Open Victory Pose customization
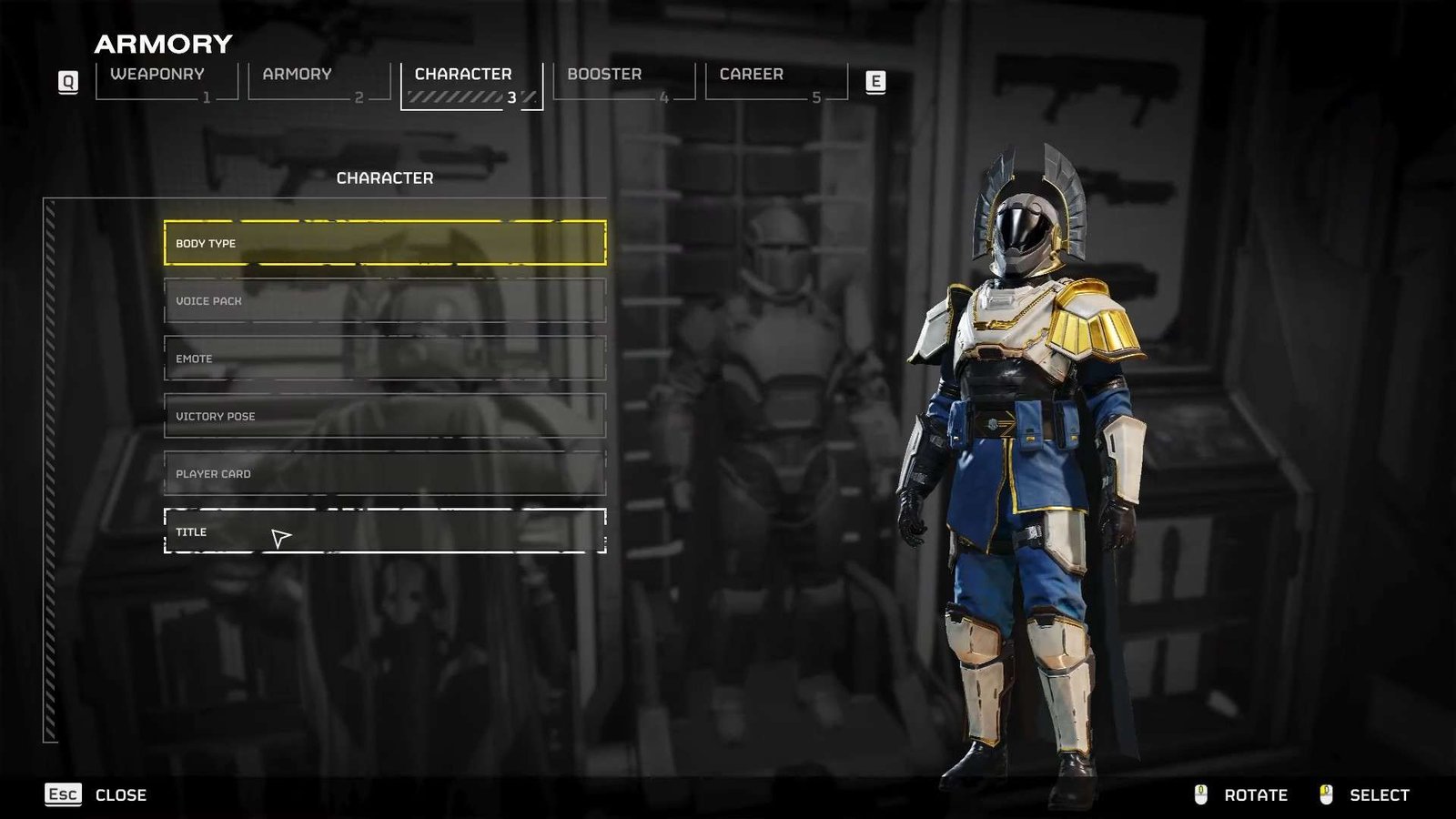 click(384, 416)
